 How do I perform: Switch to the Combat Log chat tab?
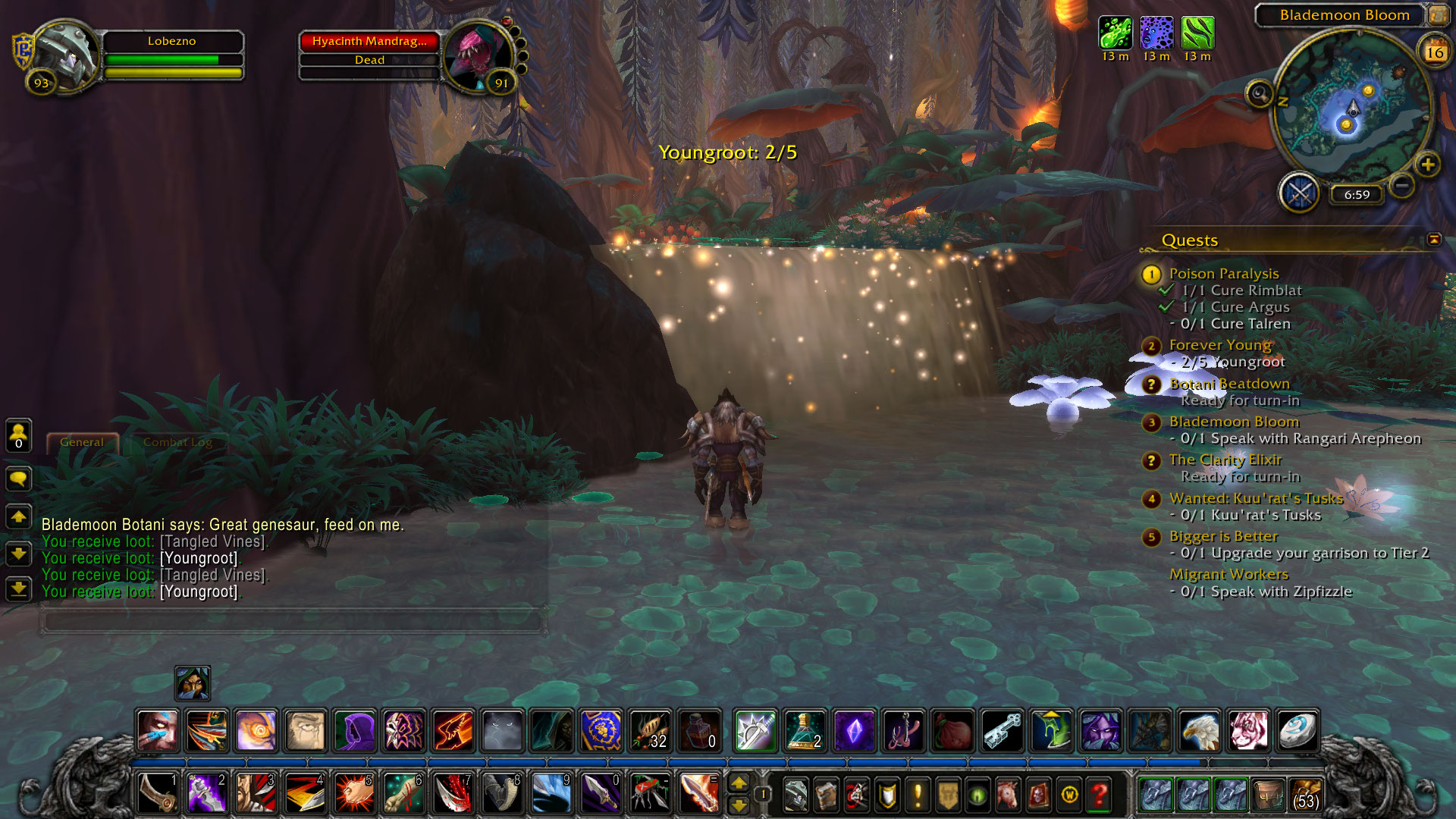pyautogui.click(x=177, y=442)
